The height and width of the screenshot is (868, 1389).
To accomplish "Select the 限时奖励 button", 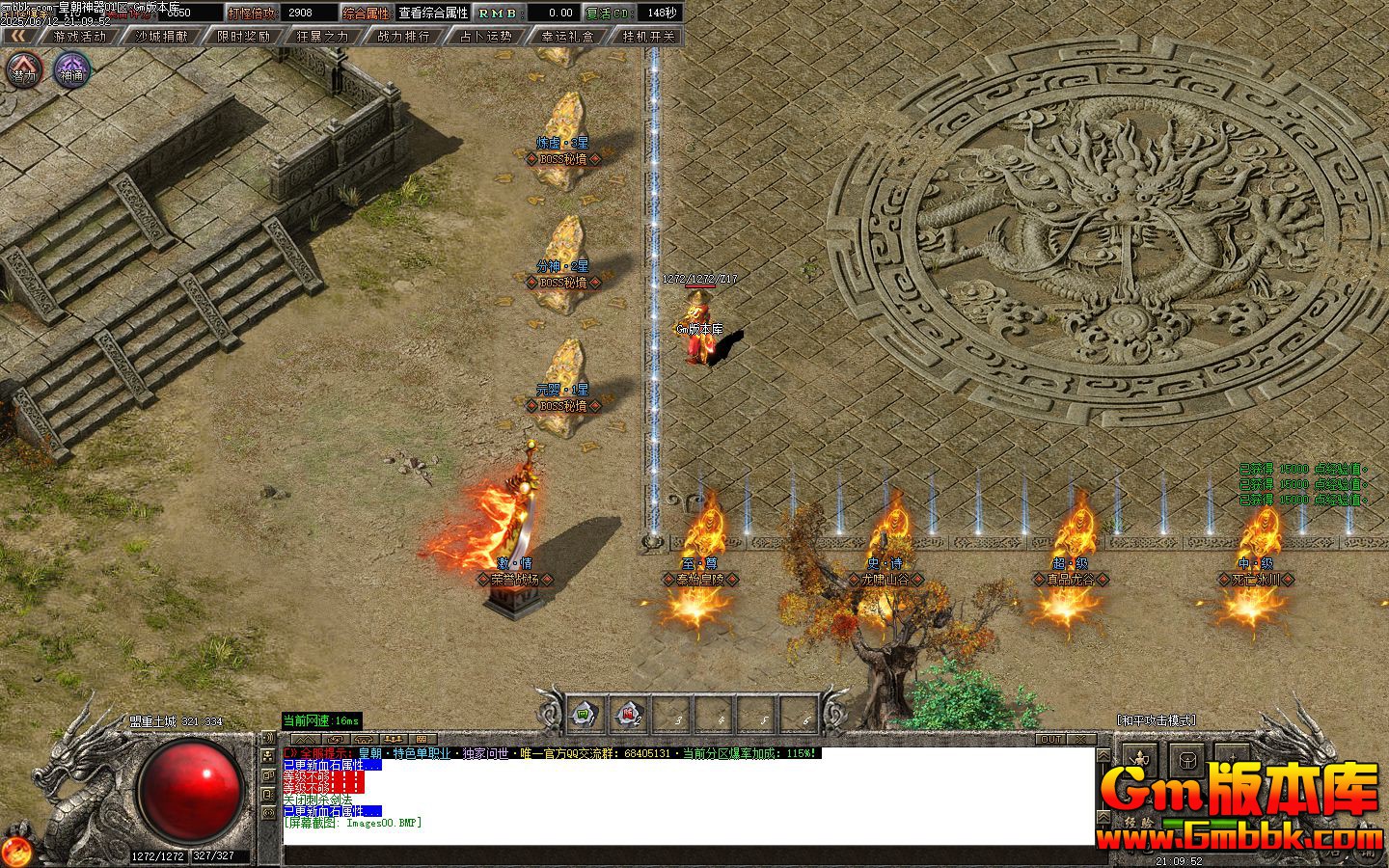I will (x=243, y=37).
